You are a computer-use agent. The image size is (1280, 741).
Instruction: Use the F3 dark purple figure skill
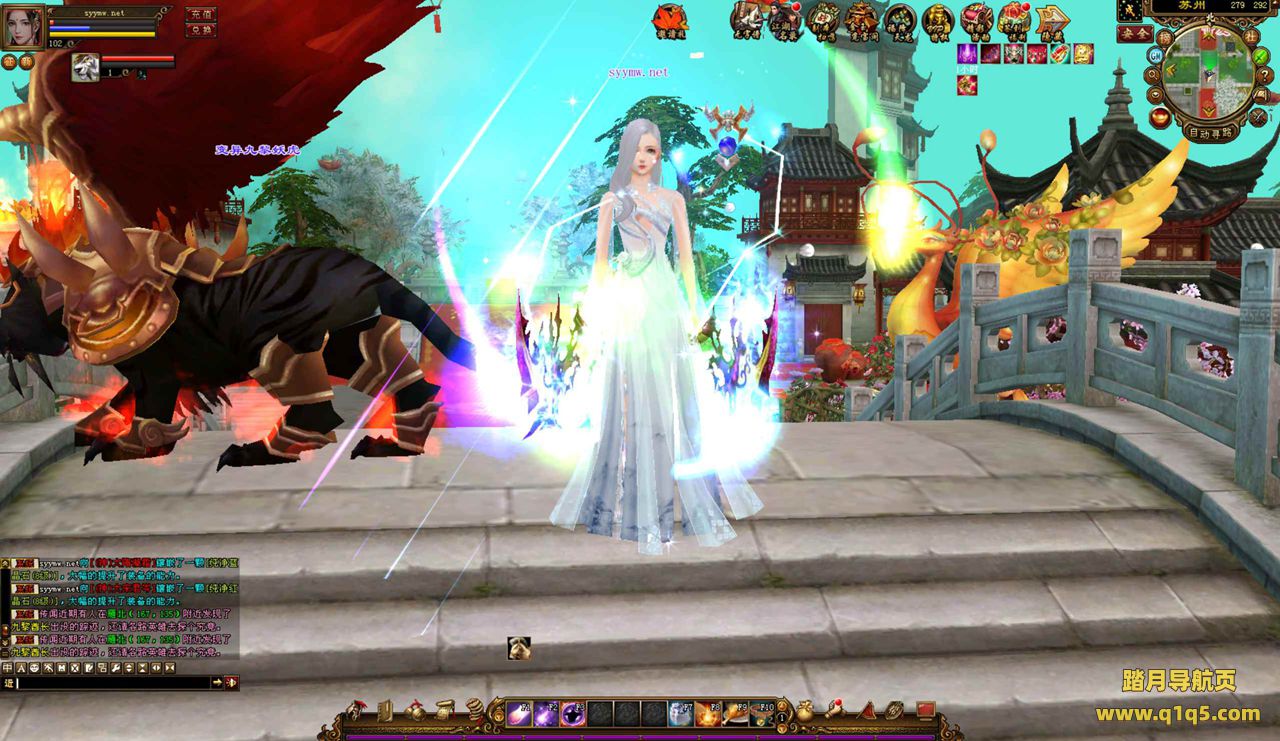573,712
